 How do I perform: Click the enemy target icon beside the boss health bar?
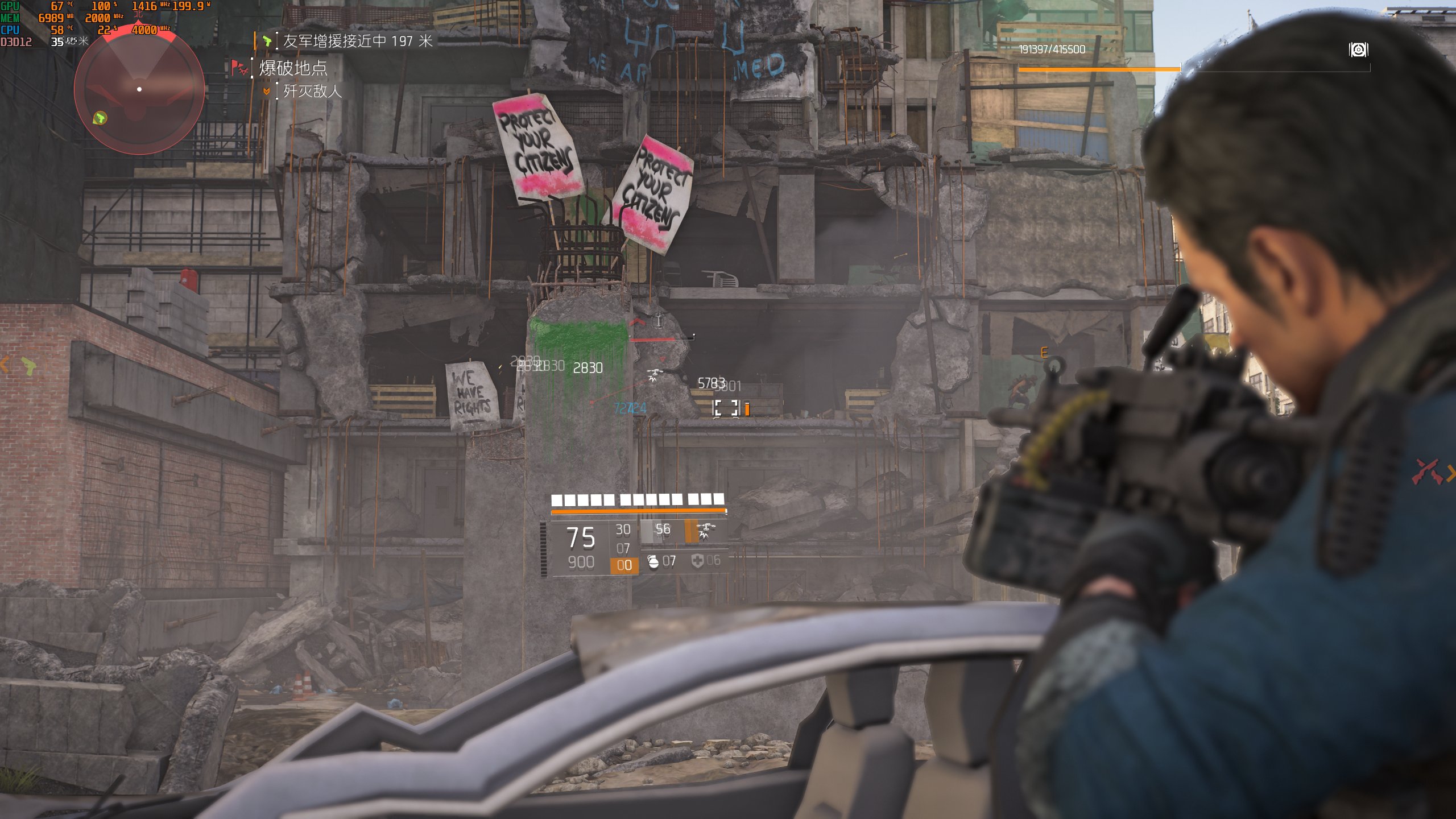point(1358,50)
